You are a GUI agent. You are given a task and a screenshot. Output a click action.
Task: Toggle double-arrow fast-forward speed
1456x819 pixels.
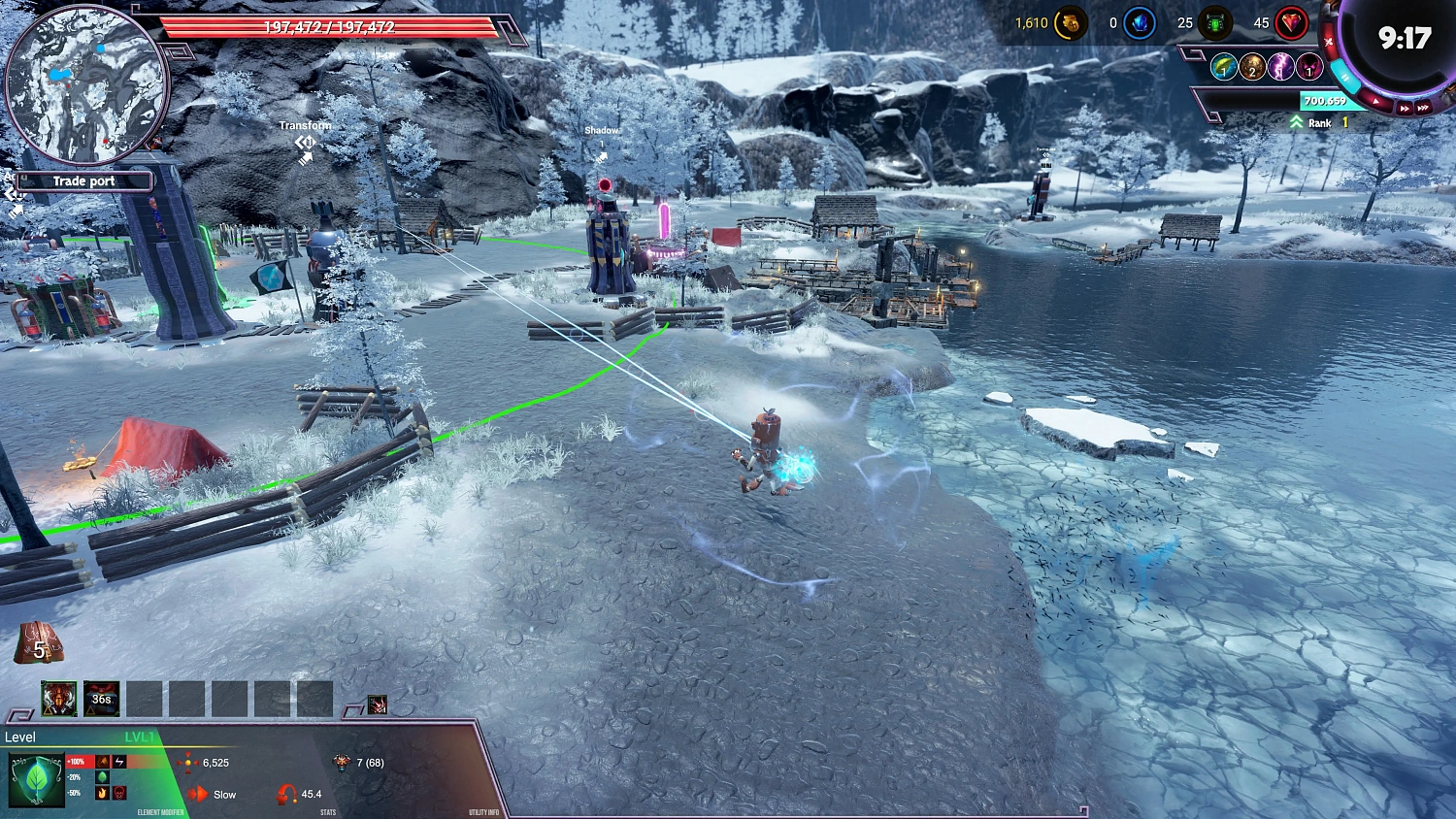coord(1404,108)
